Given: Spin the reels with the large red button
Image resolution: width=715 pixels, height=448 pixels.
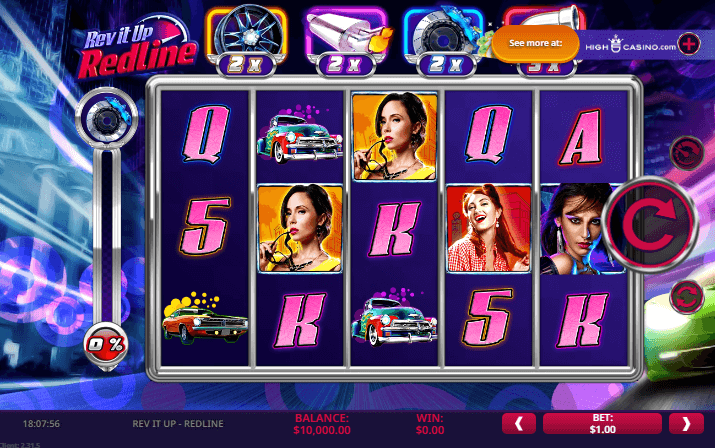Looking at the screenshot, I should pos(651,224).
